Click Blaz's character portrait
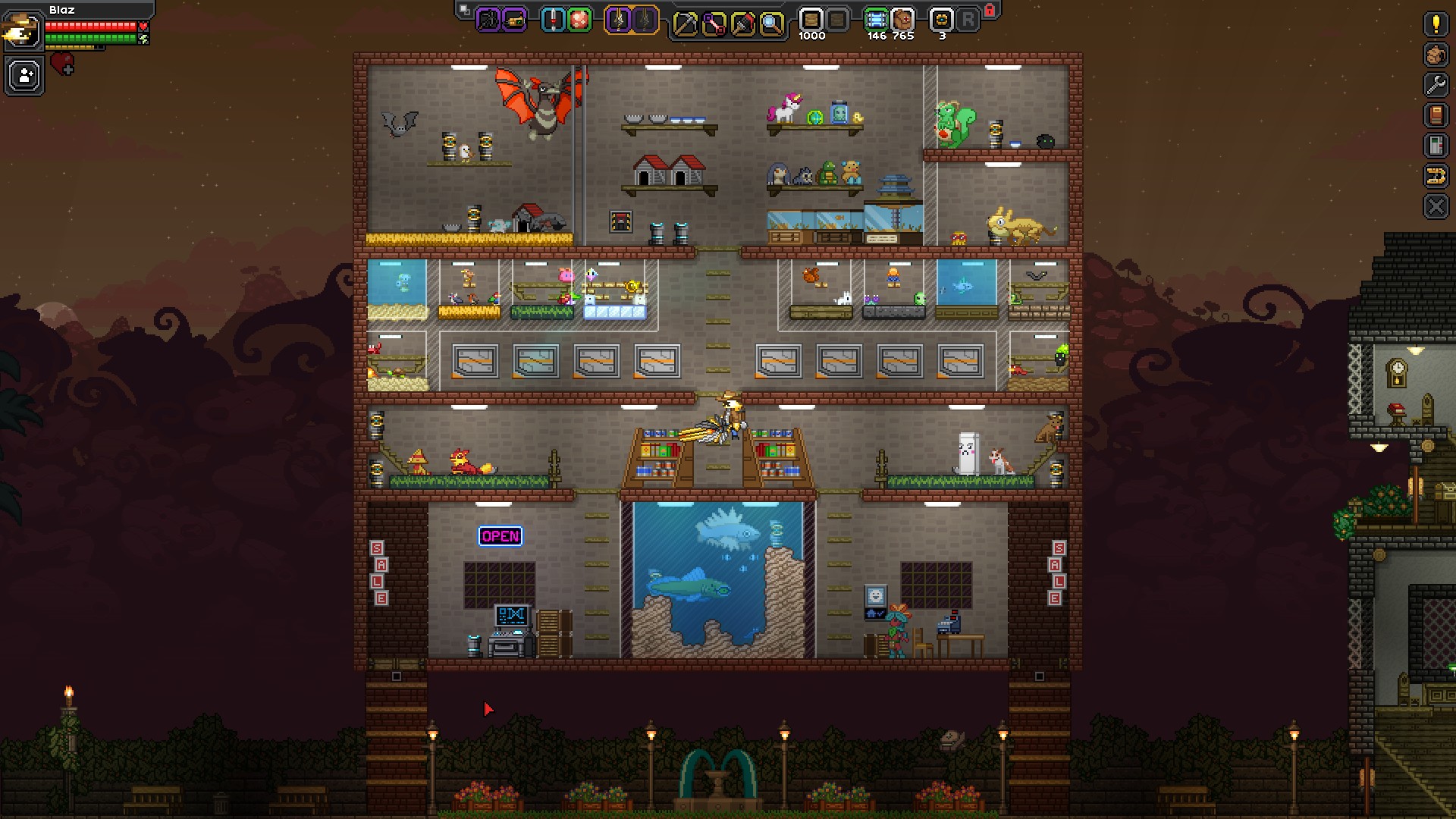 24,32
